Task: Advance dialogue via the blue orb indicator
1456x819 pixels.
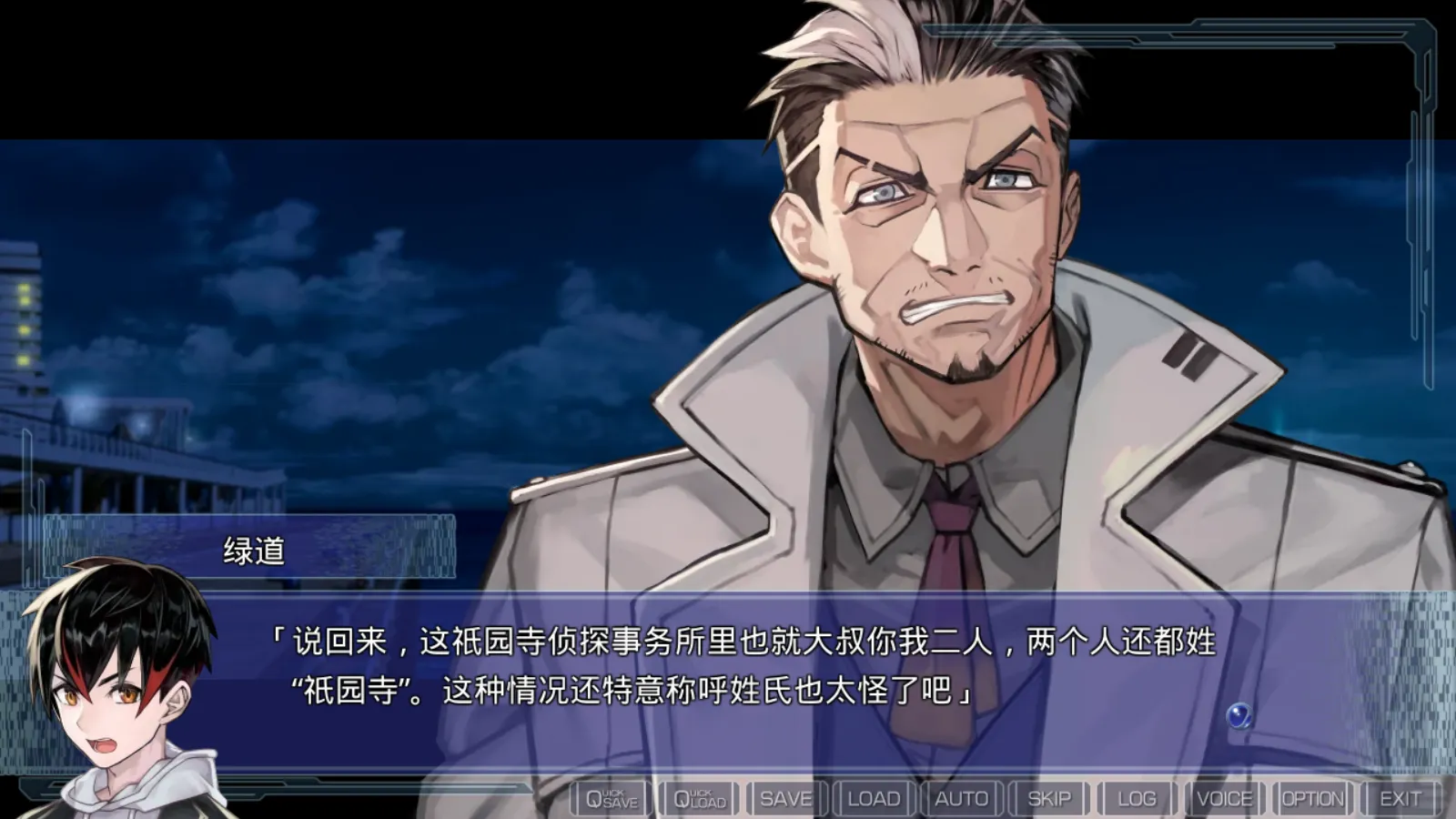Action: pyautogui.click(x=1239, y=715)
